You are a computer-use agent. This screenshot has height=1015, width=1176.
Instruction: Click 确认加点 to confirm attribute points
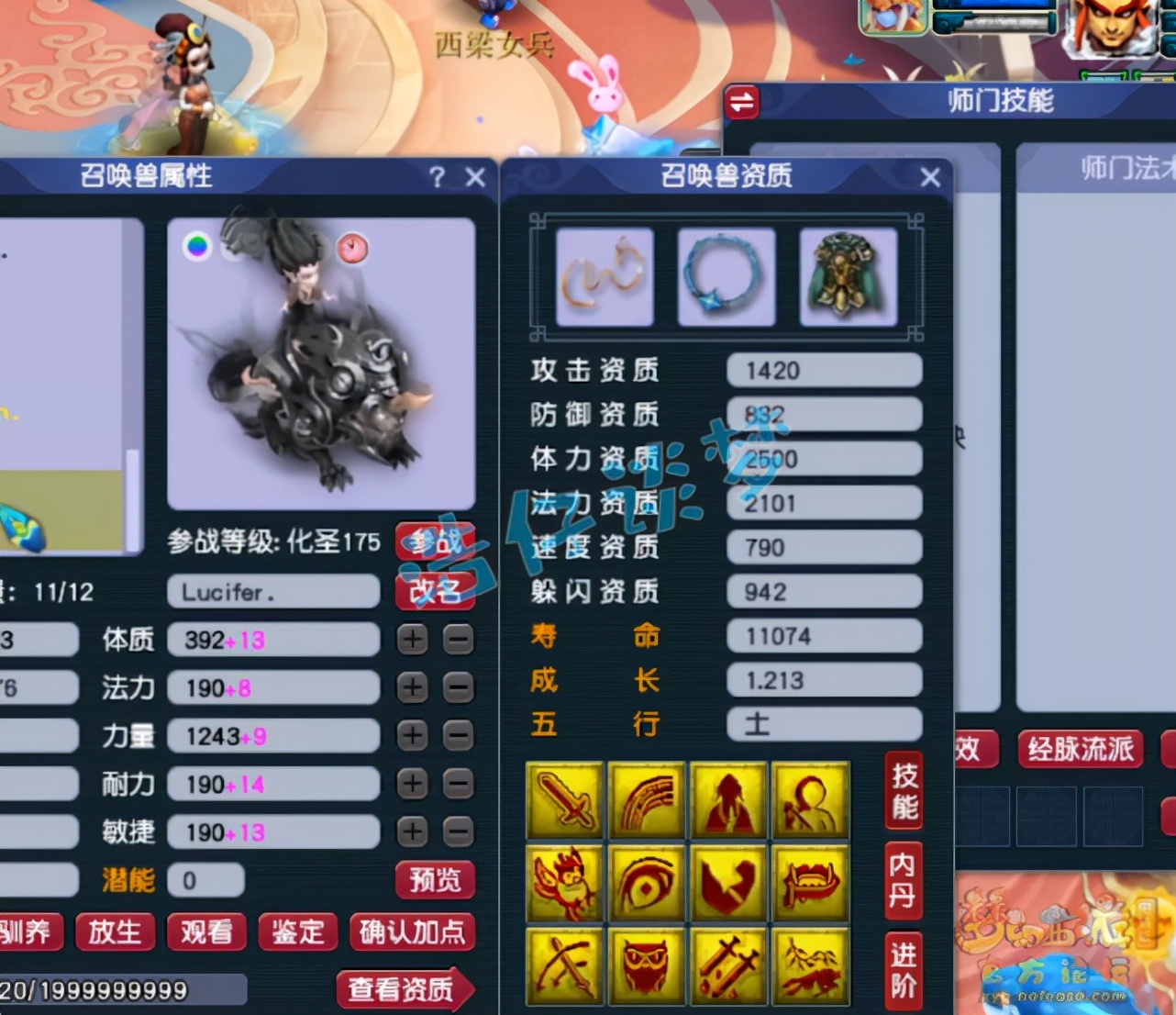pyautogui.click(x=413, y=932)
